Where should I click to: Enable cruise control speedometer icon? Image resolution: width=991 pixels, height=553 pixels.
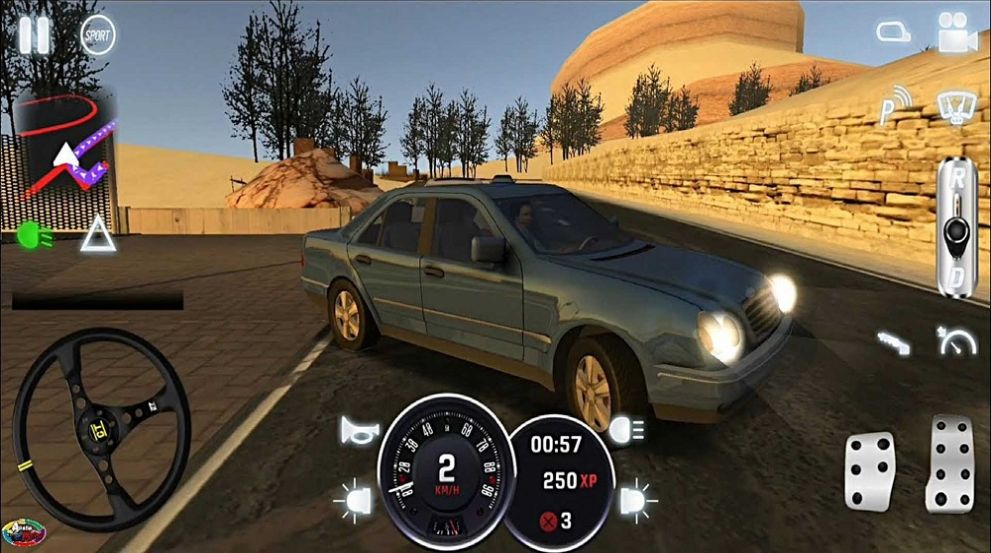[957, 340]
